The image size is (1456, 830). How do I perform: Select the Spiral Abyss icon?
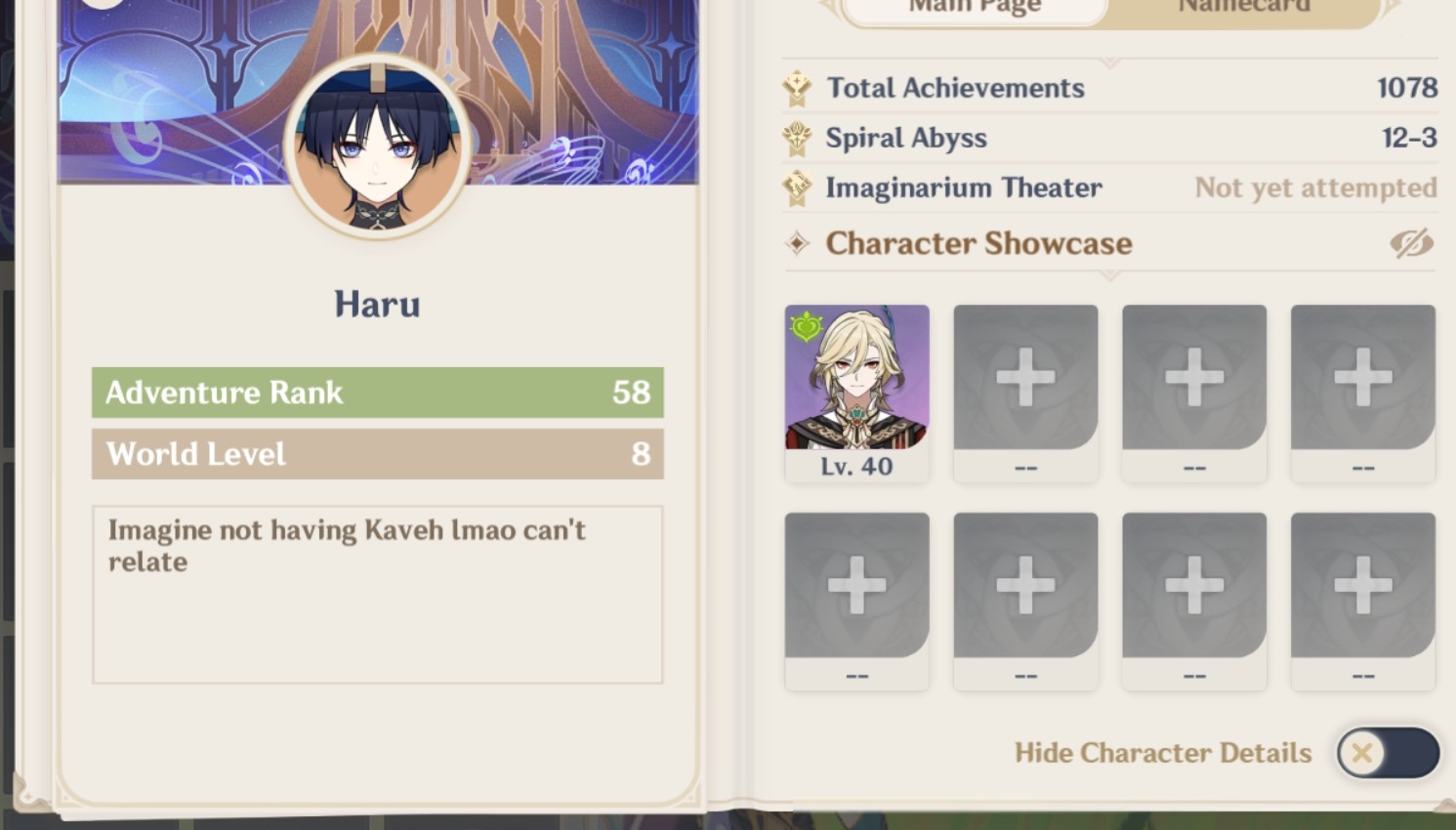pyautogui.click(x=797, y=138)
